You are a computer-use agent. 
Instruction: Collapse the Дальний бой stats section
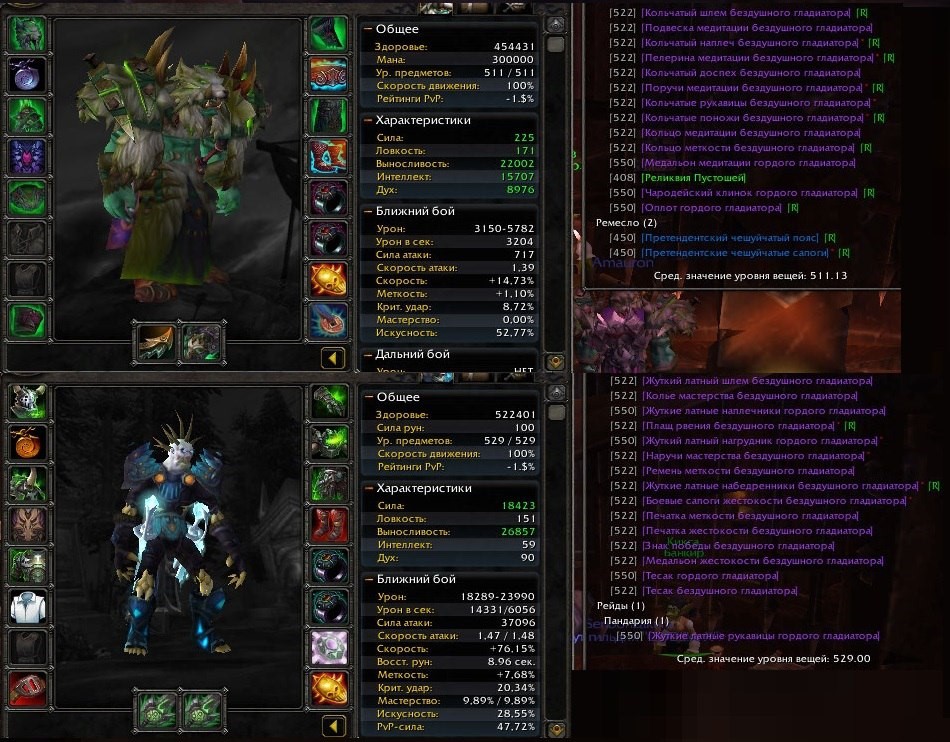368,354
